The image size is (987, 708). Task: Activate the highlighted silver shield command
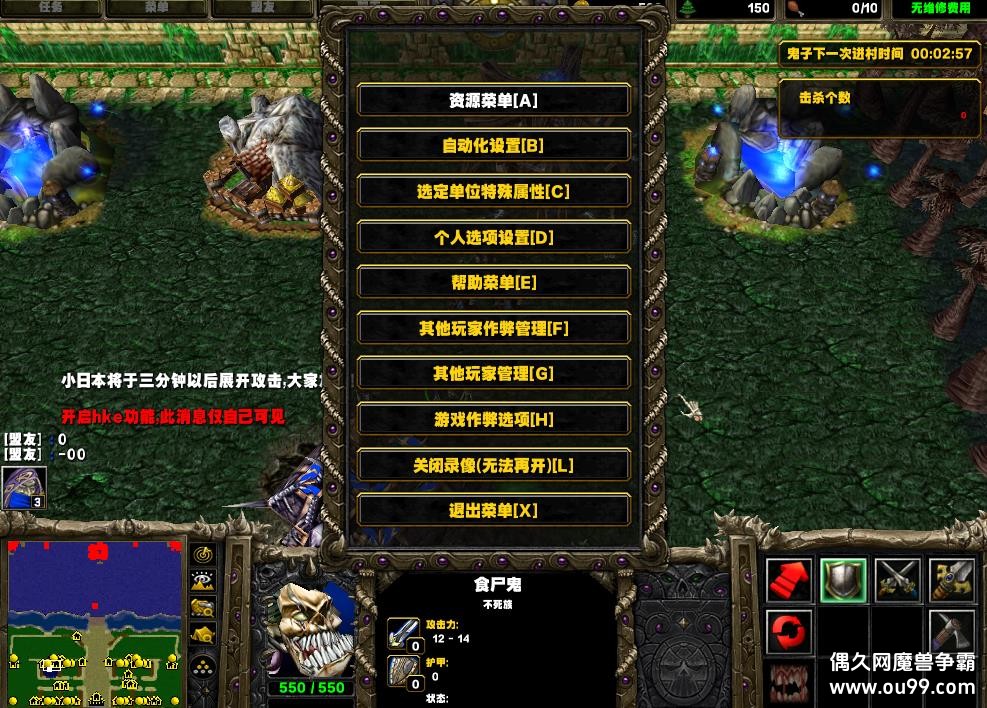[843, 580]
